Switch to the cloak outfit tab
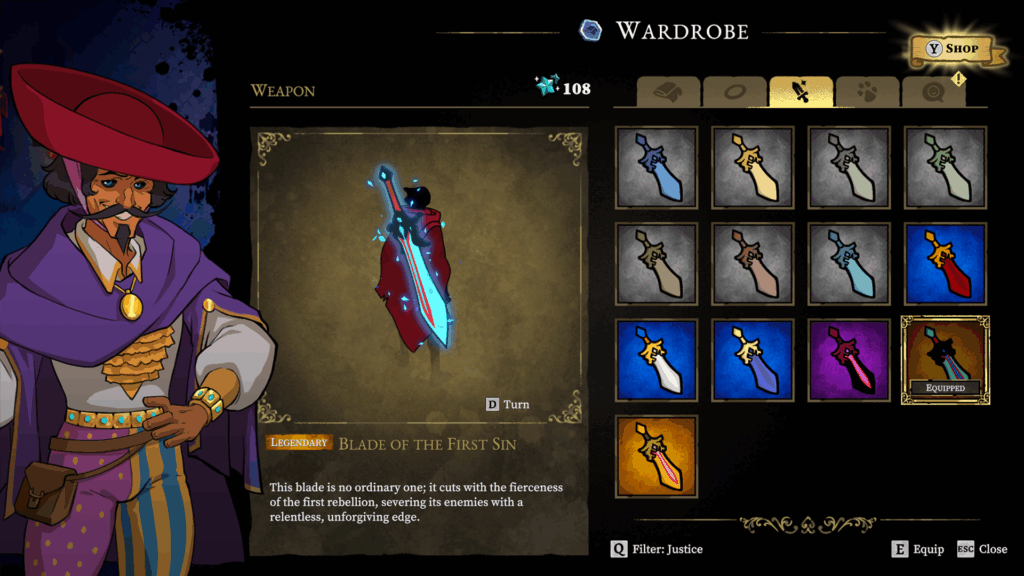This screenshot has width=1024, height=576. (x=669, y=92)
